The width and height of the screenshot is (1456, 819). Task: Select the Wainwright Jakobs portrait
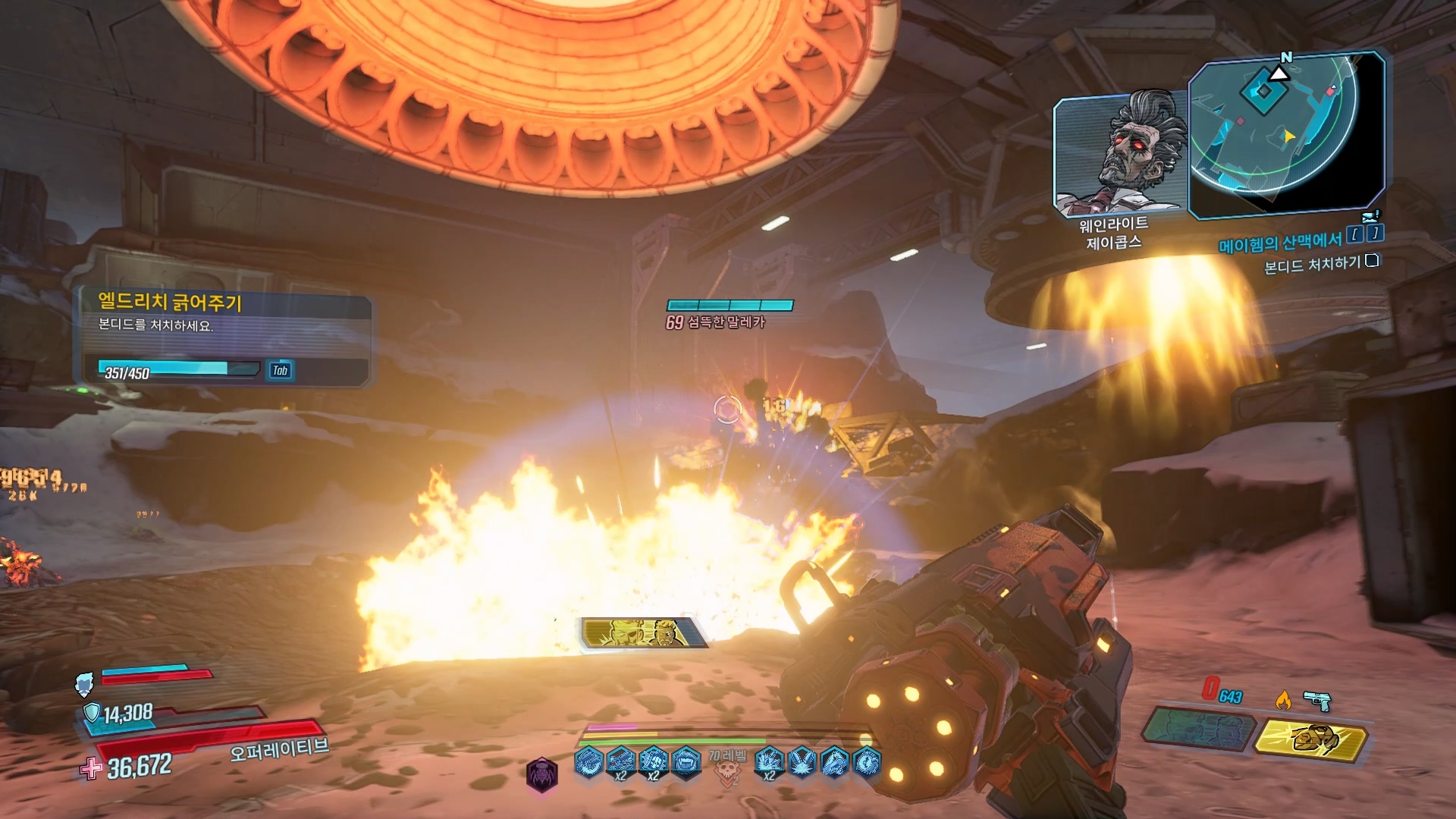tap(1121, 155)
